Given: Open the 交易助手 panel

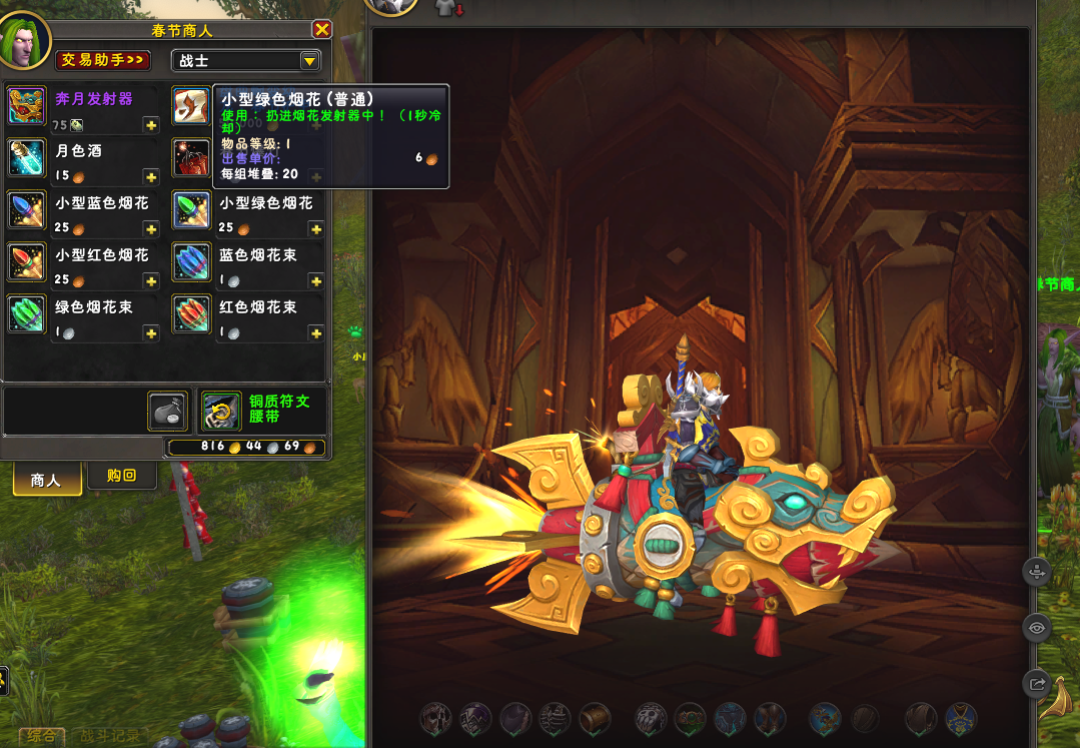Looking at the screenshot, I should [x=103, y=60].
